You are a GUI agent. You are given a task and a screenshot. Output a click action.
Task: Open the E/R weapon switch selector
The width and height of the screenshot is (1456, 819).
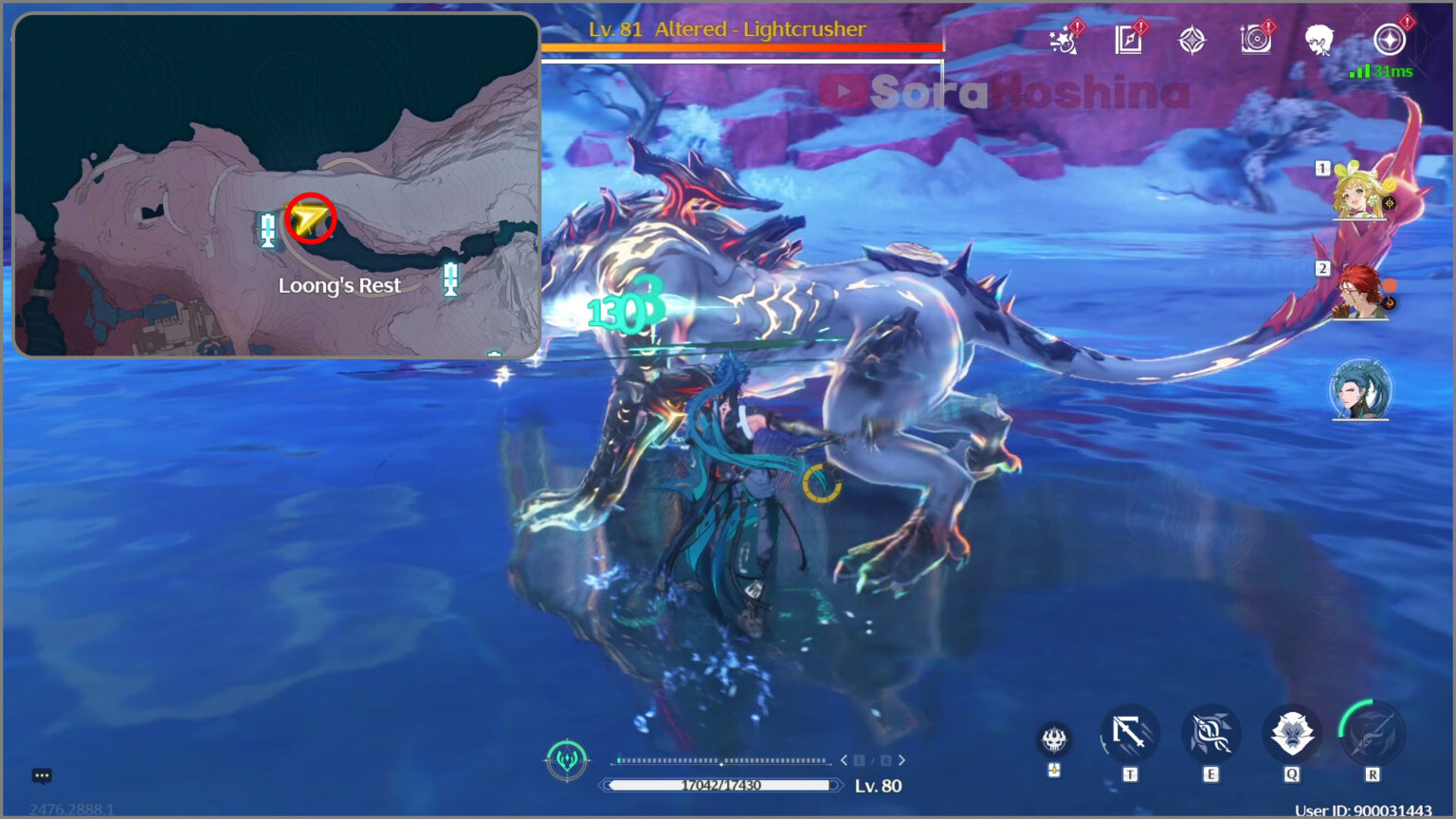(x=873, y=759)
